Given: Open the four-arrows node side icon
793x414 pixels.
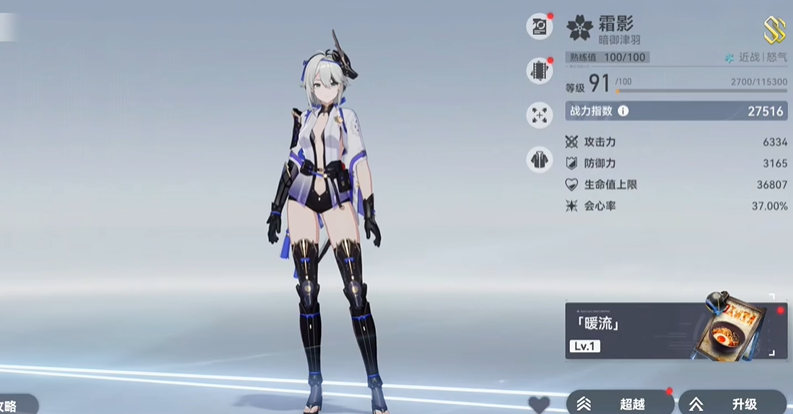Looking at the screenshot, I should coord(540,114).
